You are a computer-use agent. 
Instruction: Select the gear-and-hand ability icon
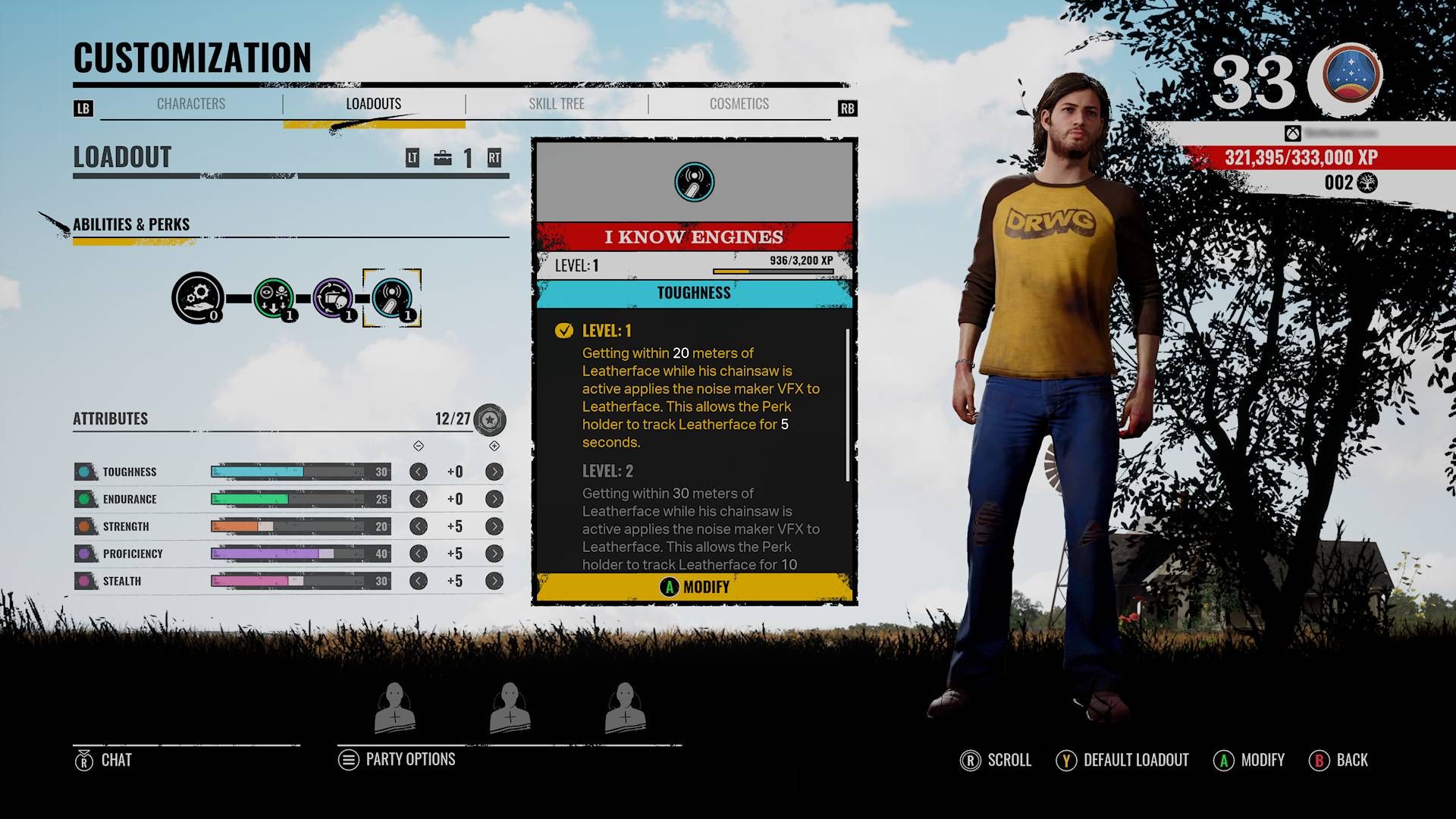point(197,298)
